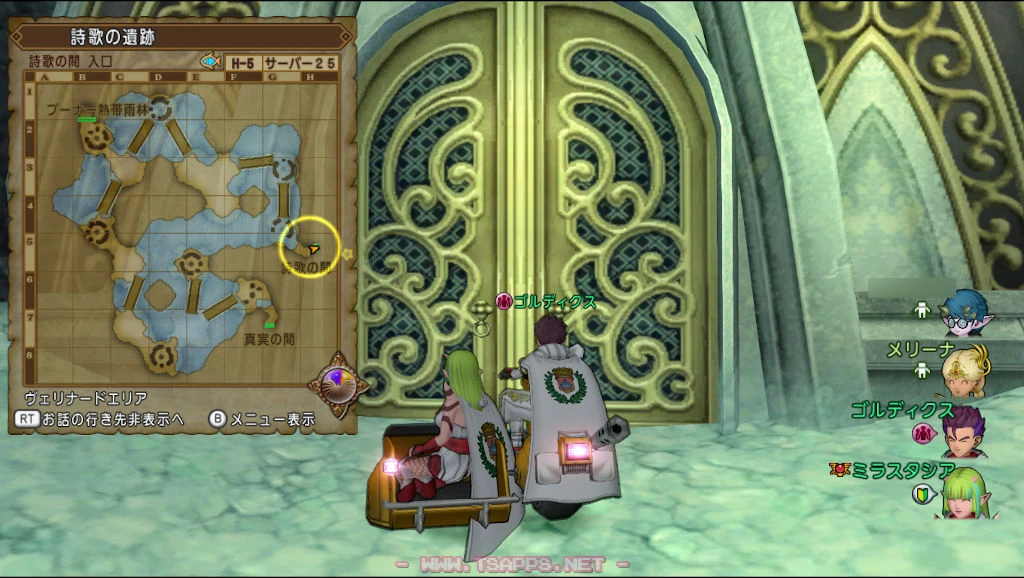Click the beginner mark beside ミラスタシア's portrait
The height and width of the screenshot is (578, 1024).
921,494
